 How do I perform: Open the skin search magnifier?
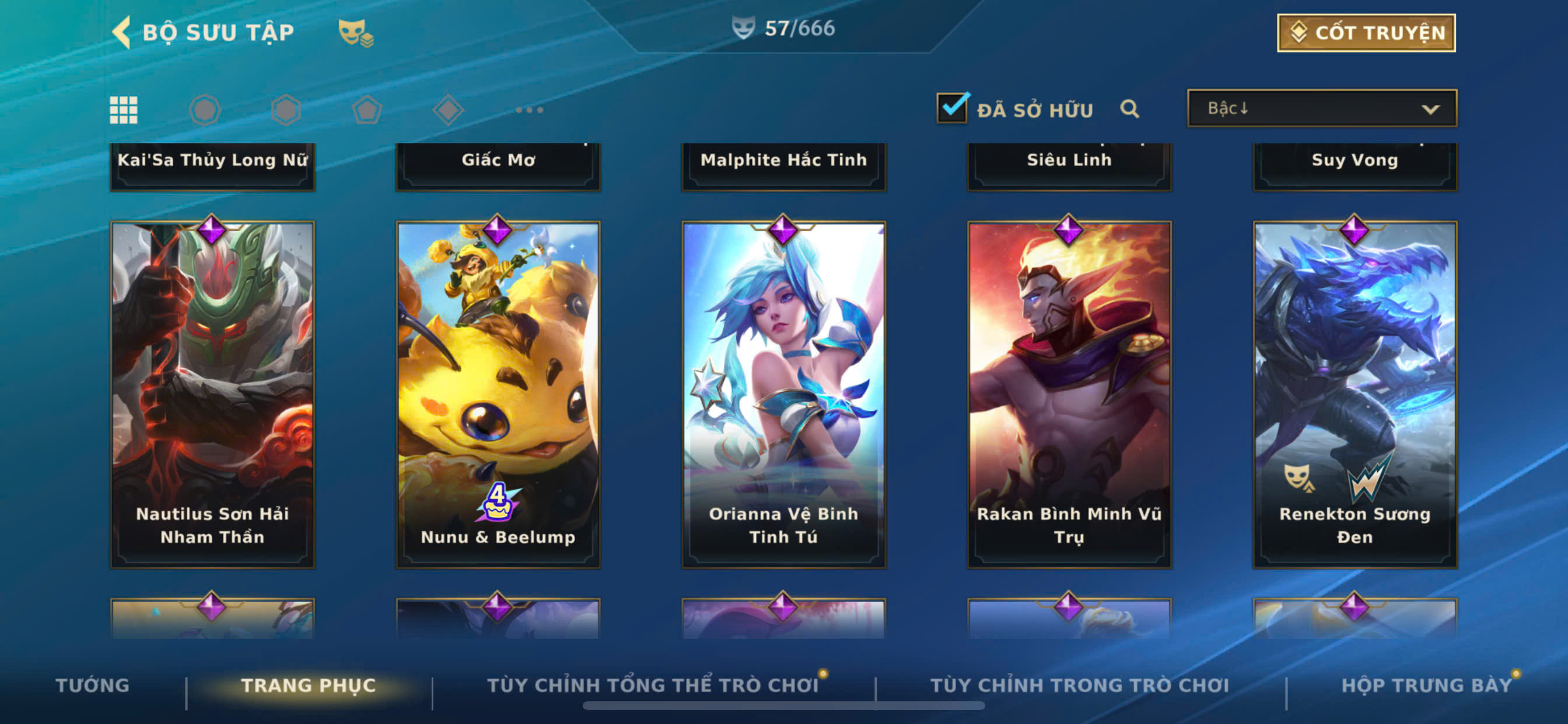coord(1129,109)
